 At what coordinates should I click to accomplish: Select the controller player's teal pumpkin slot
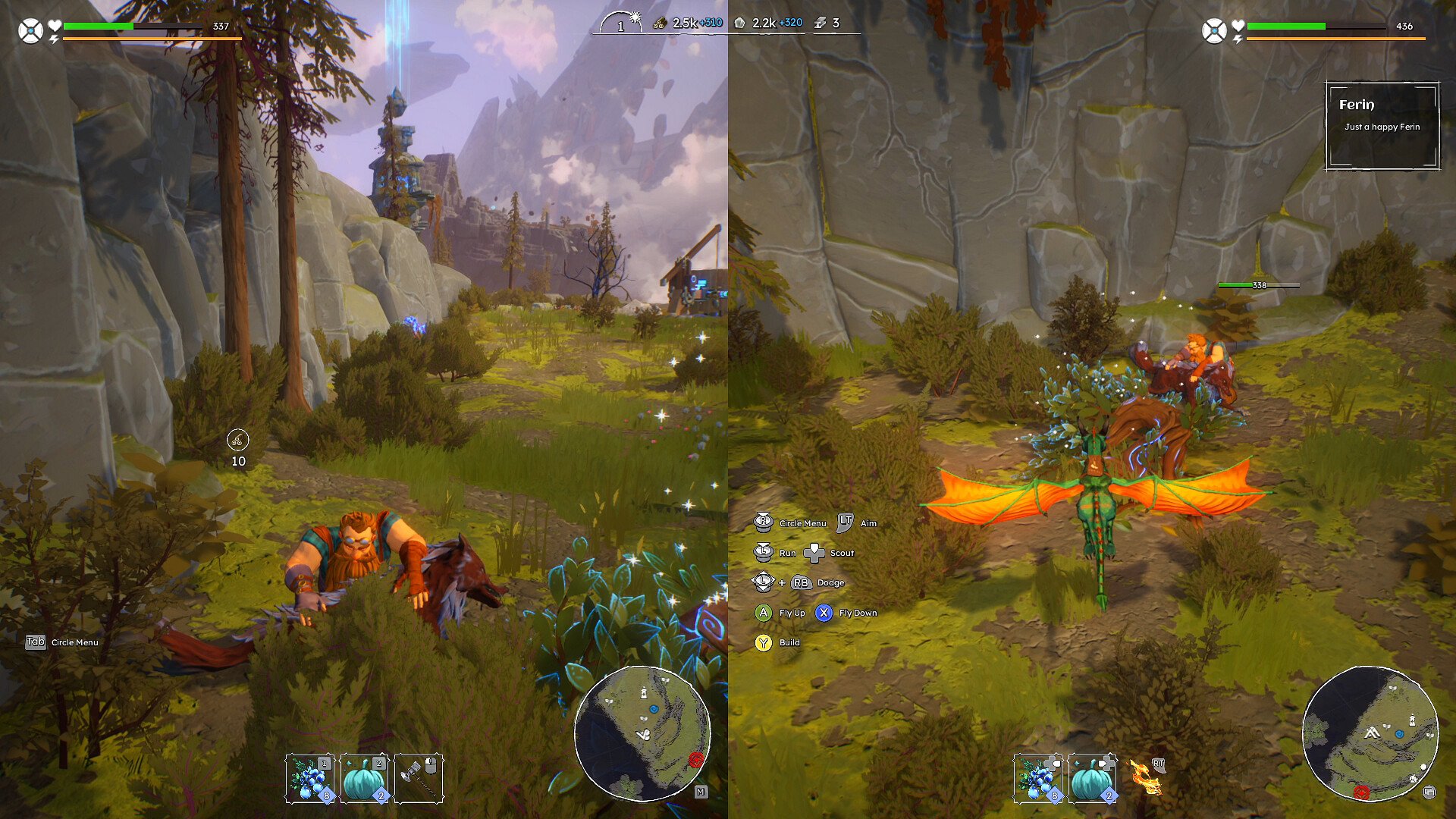1092,778
